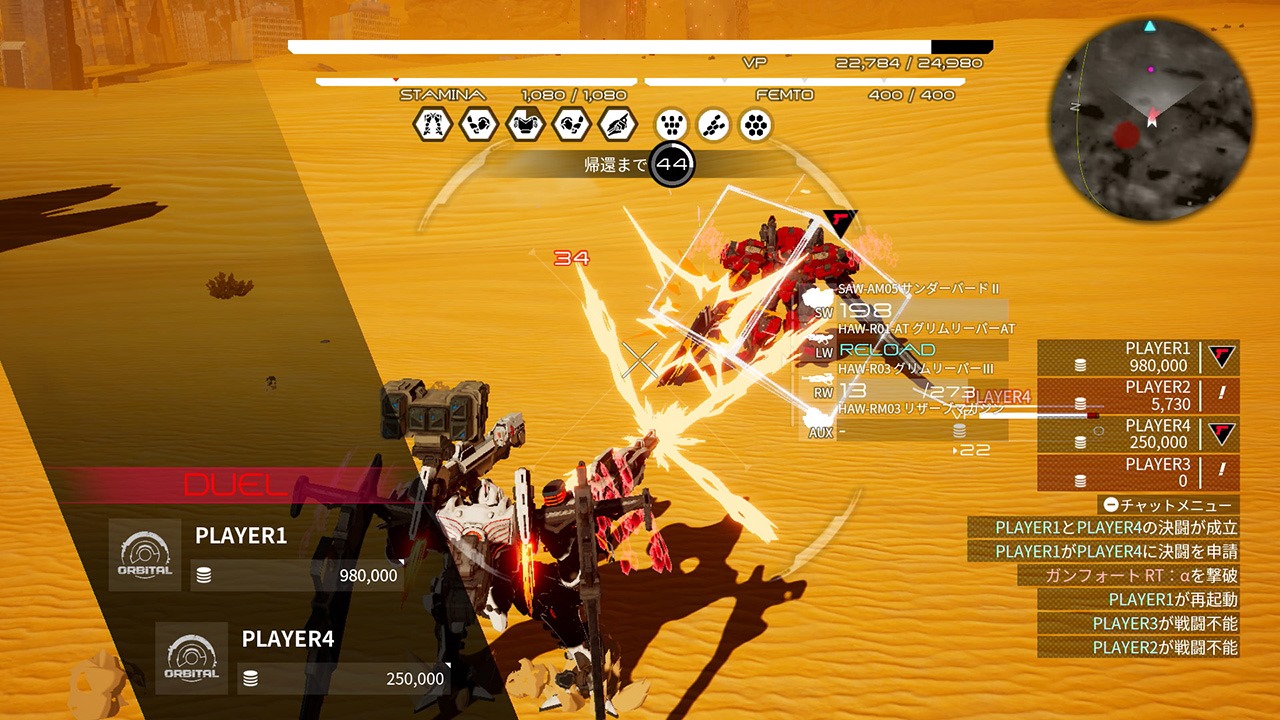Choose the honeycomb cluster round icon
The image size is (1280, 720).
pos(756,125)
